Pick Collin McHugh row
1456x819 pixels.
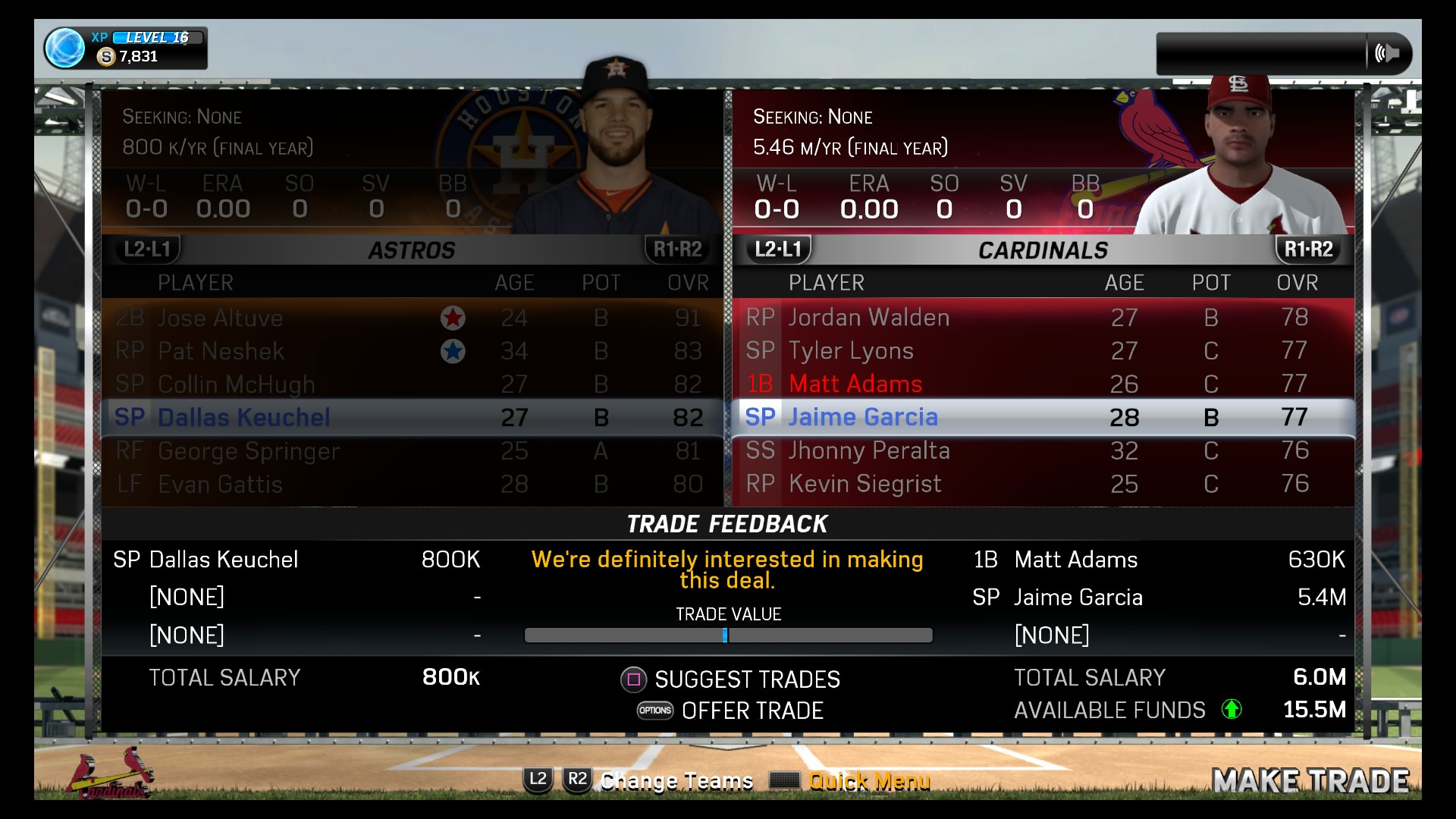pyautogui.click(x=236, y=384)
